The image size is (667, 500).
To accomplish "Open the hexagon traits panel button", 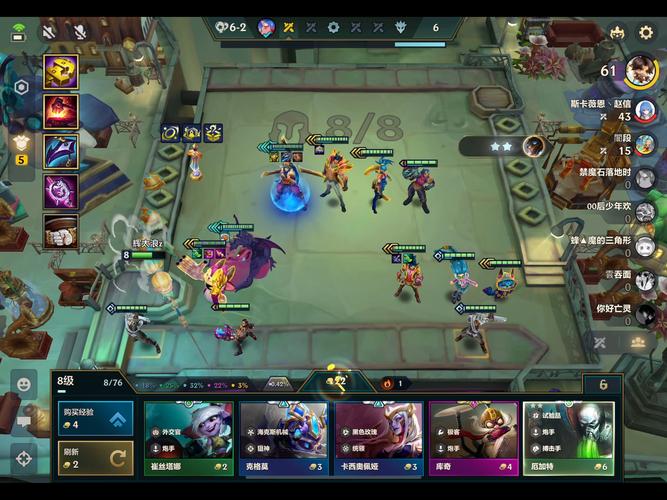I will [21, 88].
